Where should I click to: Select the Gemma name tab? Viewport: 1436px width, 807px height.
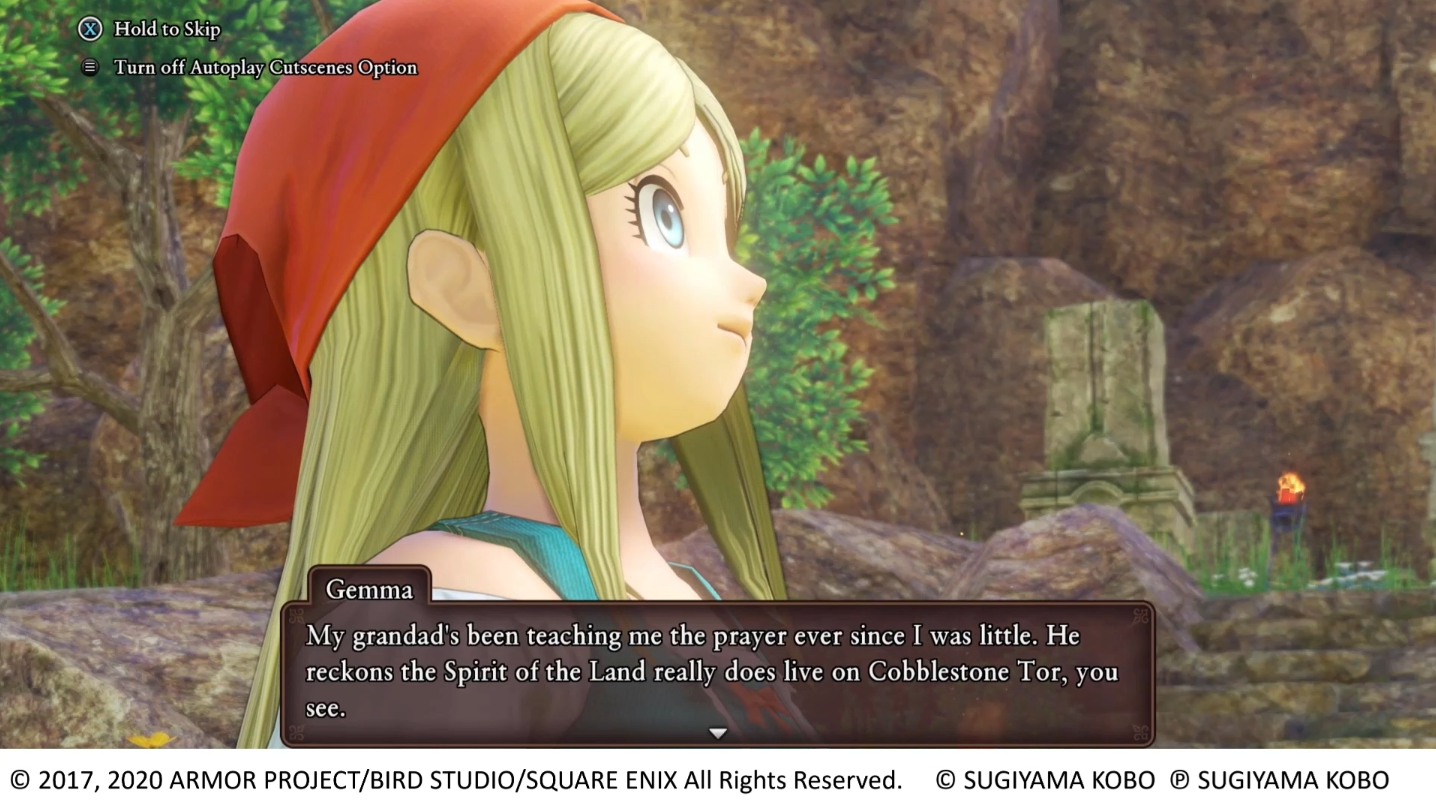369,590
